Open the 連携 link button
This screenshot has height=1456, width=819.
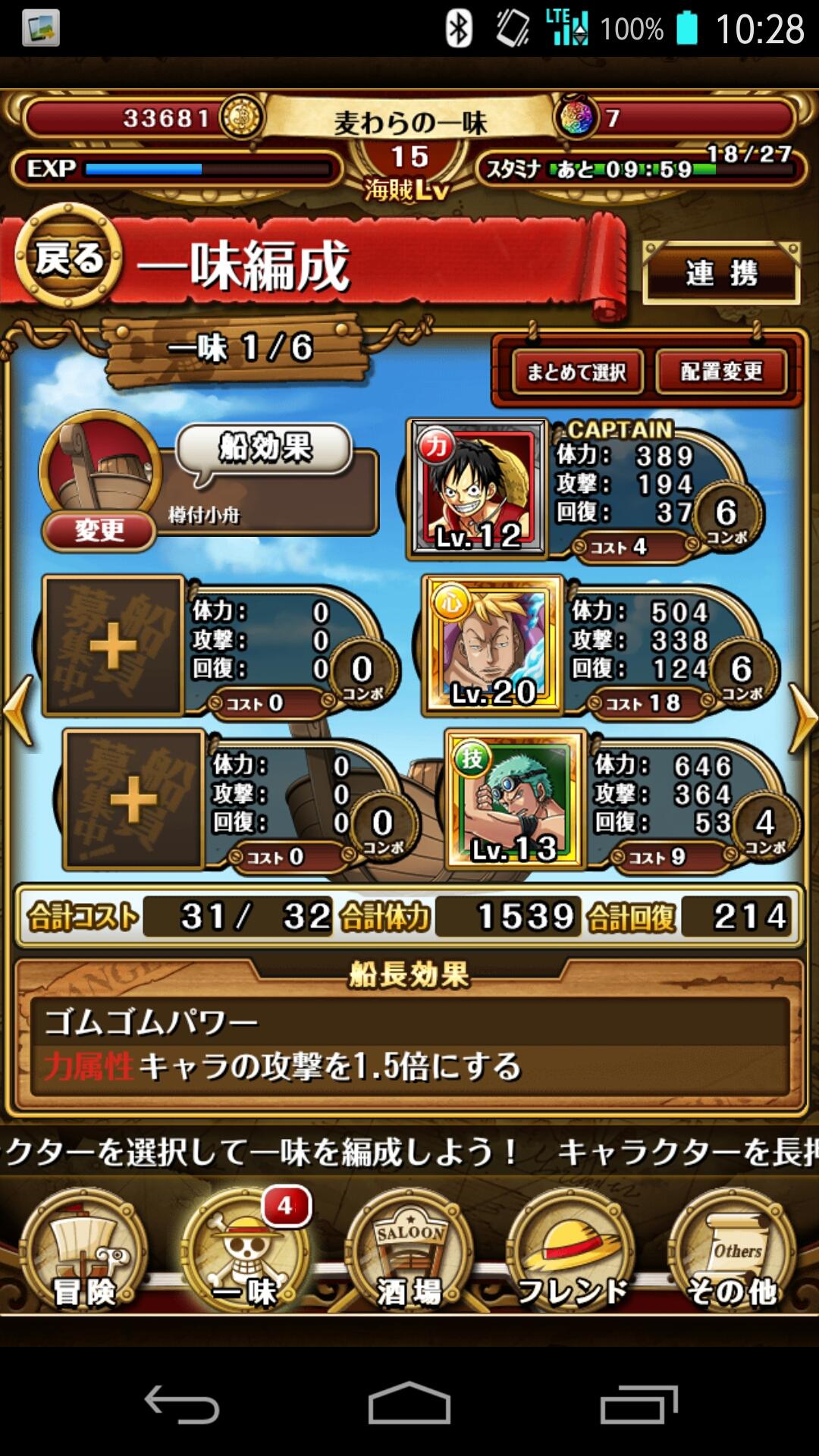coord(721,273)
